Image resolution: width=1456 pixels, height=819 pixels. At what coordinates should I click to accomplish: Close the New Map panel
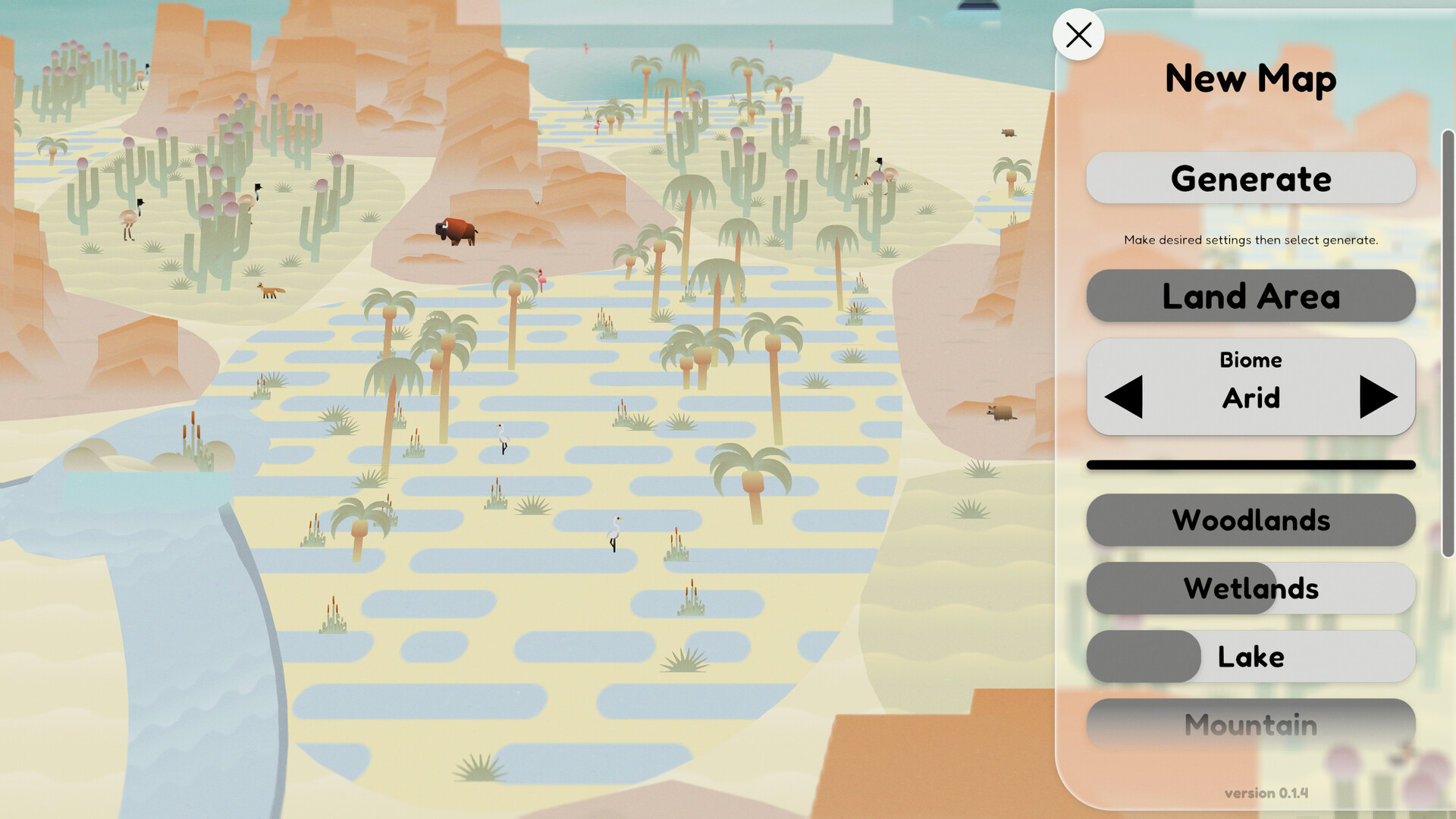tap(1078, 34)
